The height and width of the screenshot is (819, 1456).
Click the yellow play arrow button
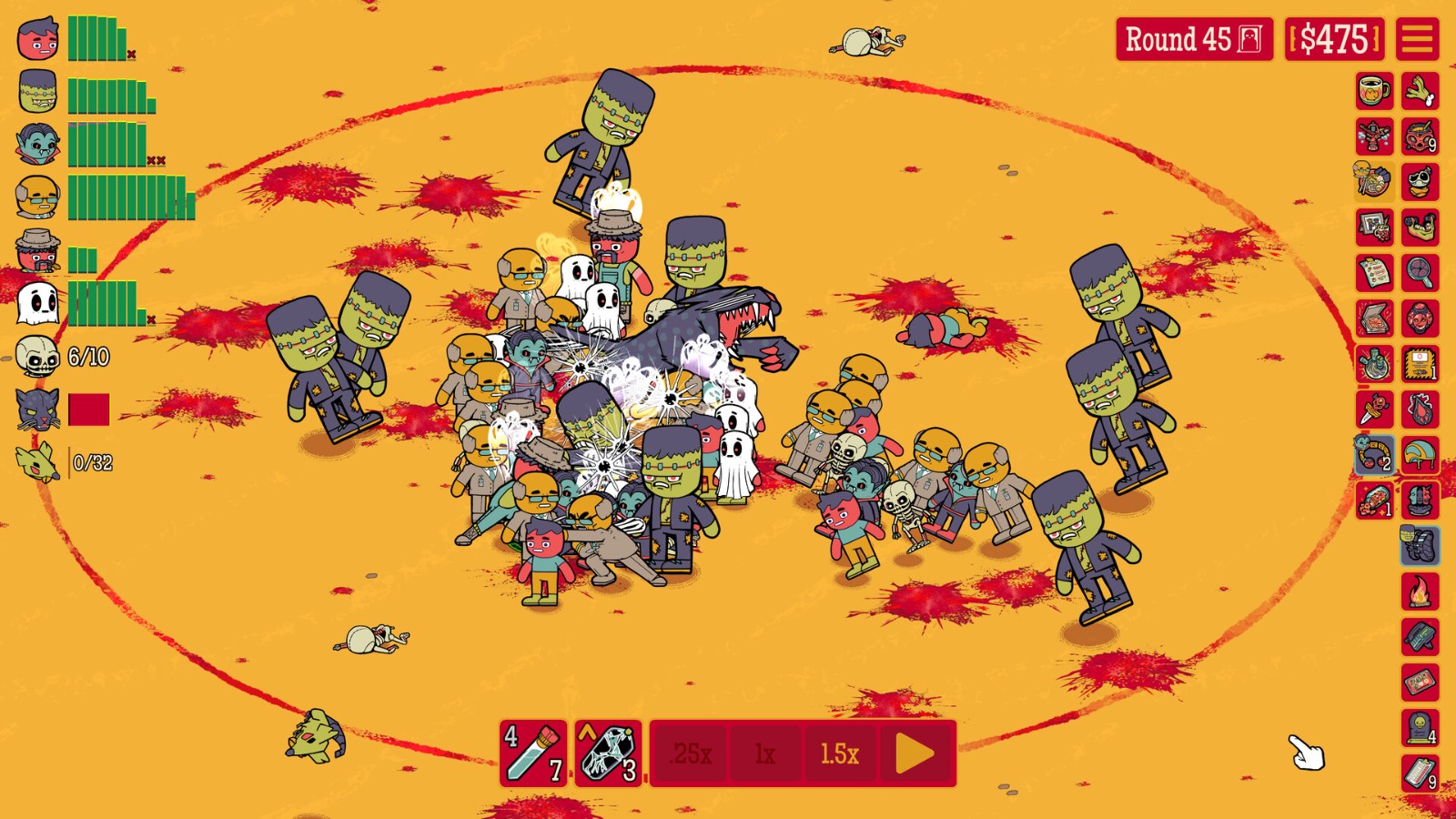tap(915, 753)
